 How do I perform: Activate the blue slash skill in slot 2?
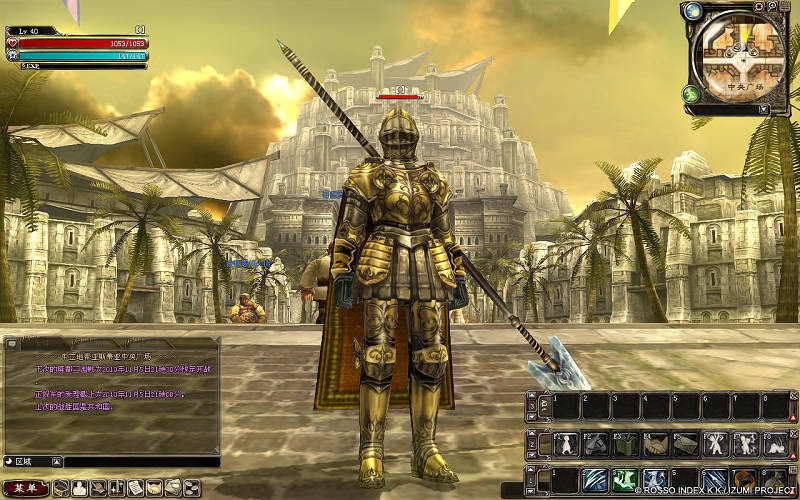[x=596, y=481]
